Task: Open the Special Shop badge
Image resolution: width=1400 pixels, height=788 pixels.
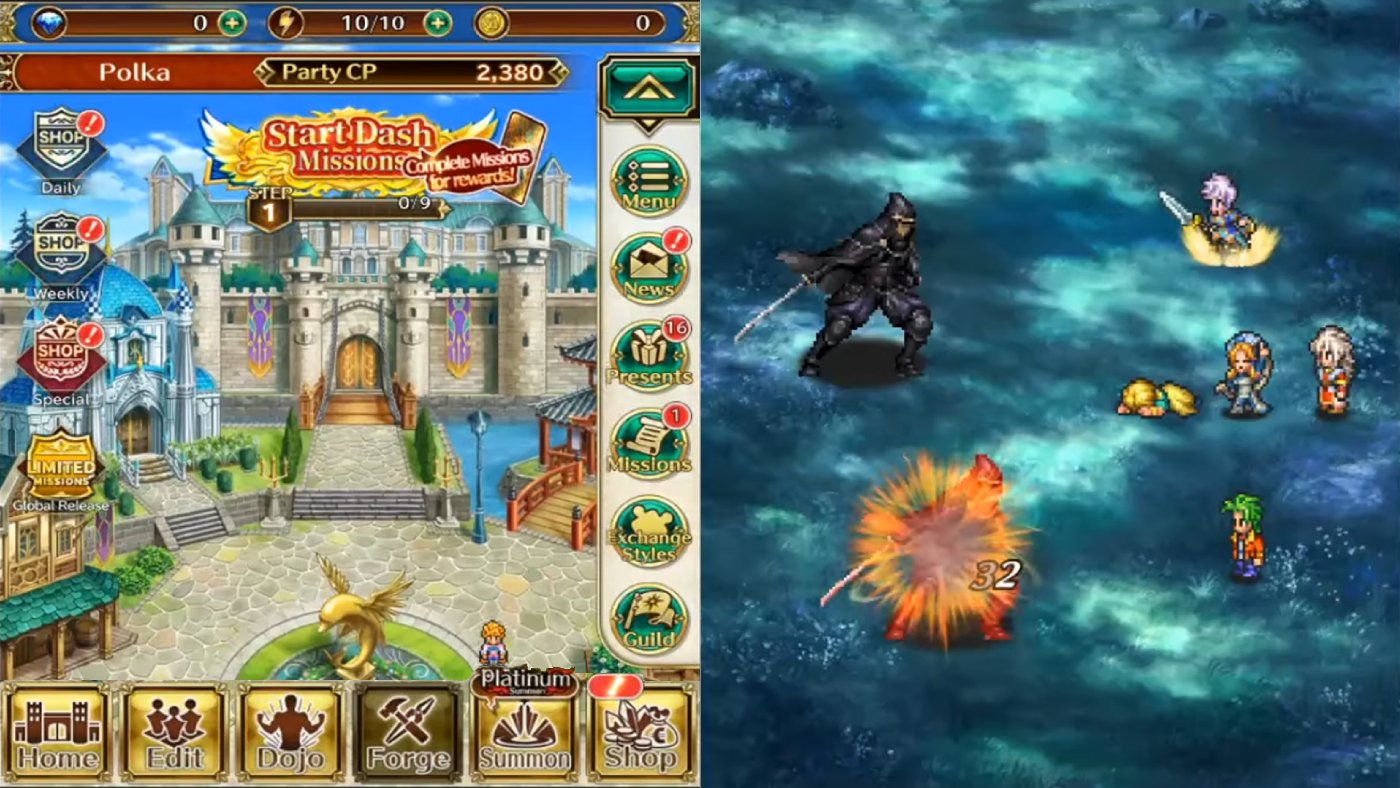Action: [x=60, y=350]
